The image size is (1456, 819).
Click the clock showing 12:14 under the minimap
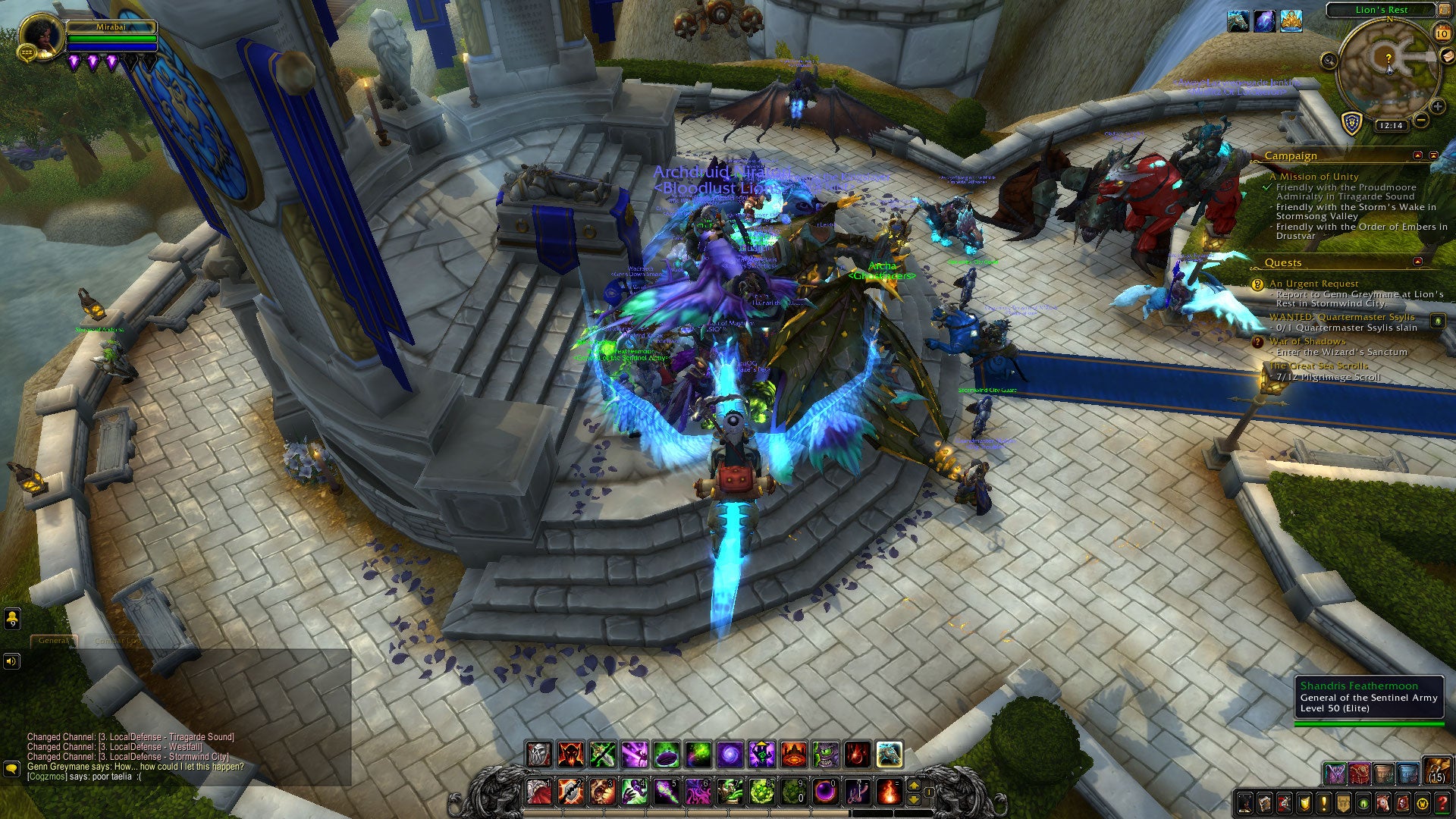click(x=1392, y=127)
